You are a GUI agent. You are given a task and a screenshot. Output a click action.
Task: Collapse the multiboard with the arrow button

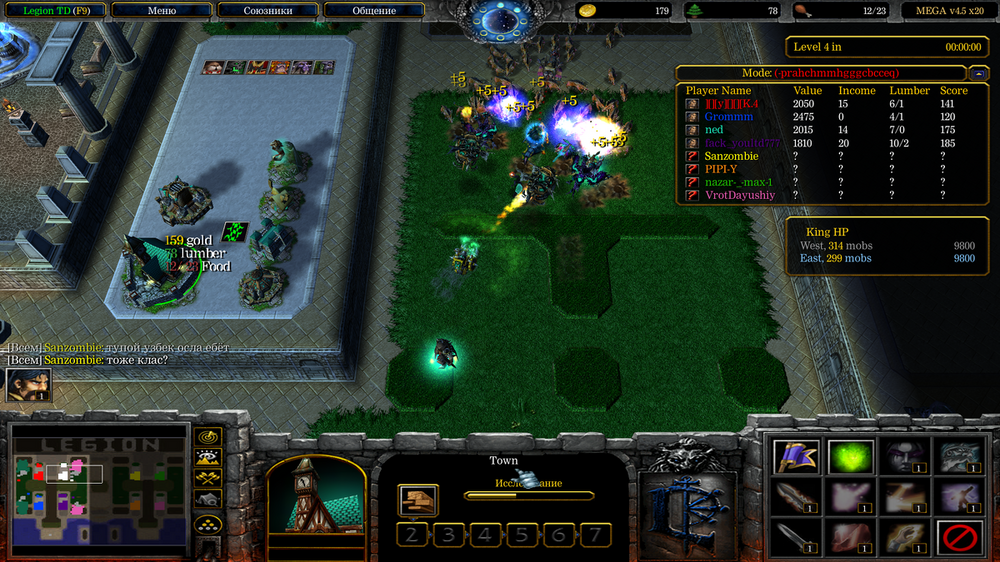click(x=978, y=73)
